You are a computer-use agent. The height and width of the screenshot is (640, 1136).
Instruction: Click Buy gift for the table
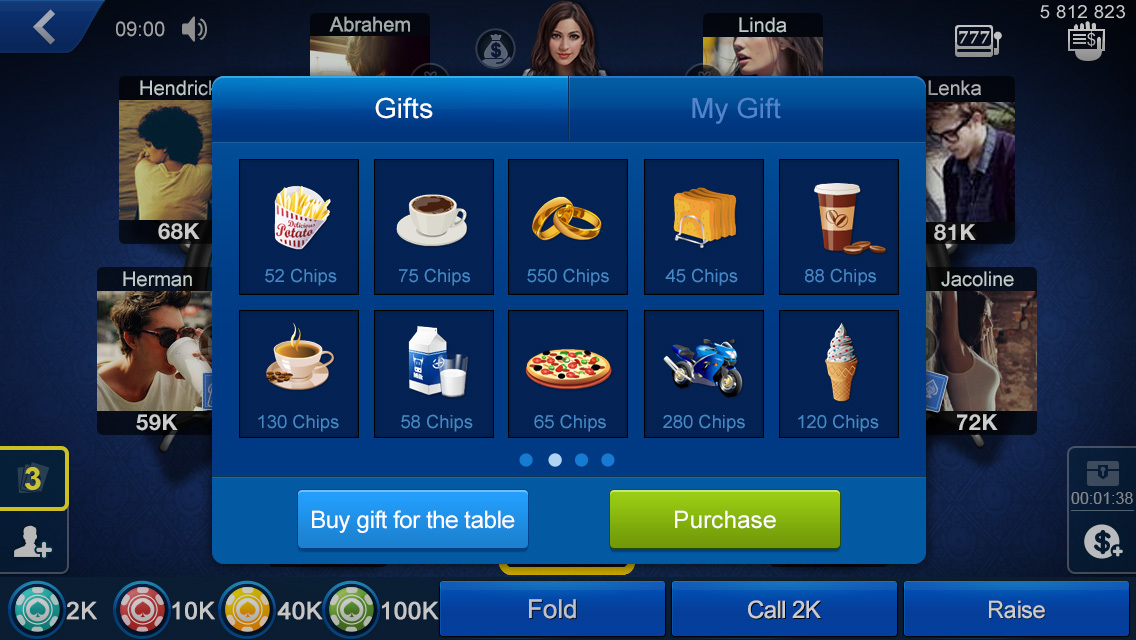[413, 520]
